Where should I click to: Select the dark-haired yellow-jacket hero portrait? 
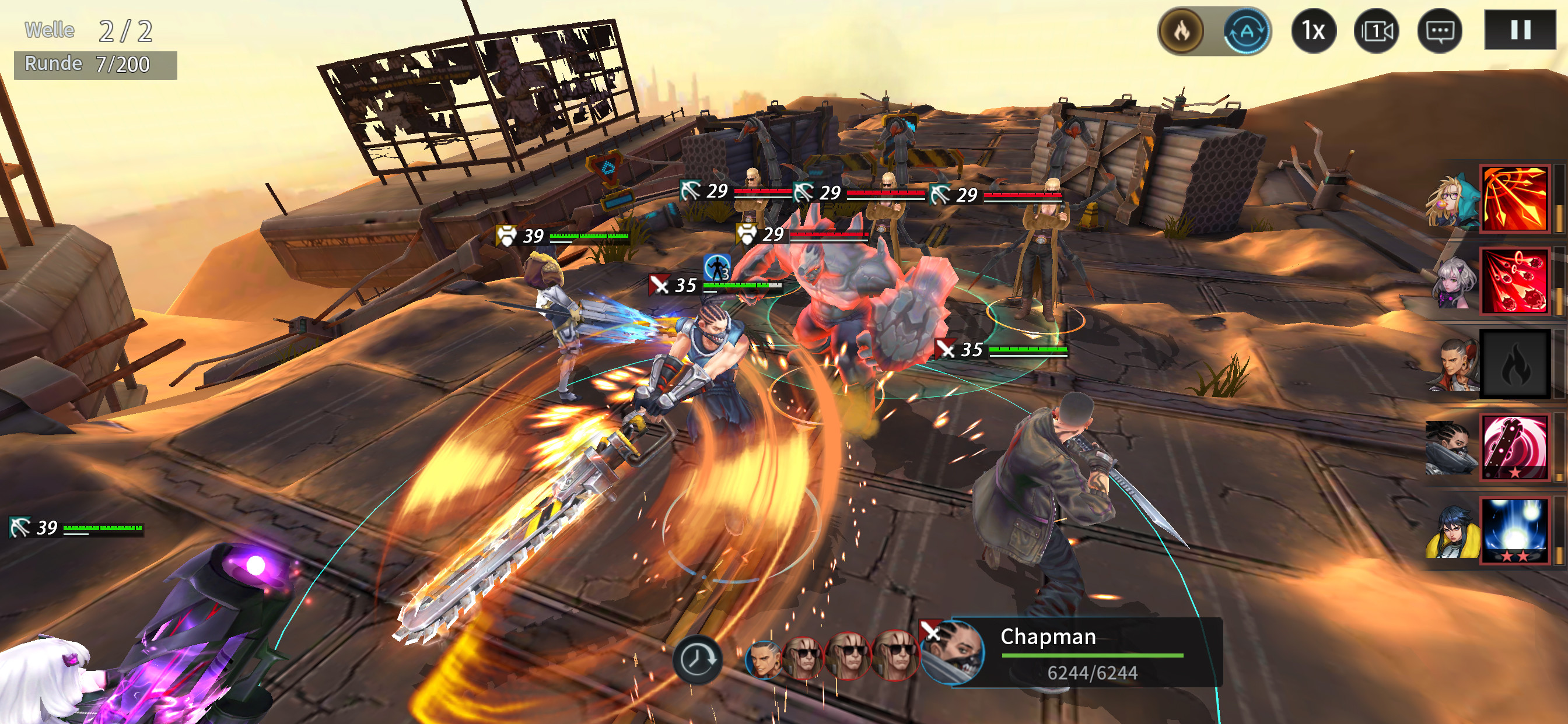coord(1453,532)
